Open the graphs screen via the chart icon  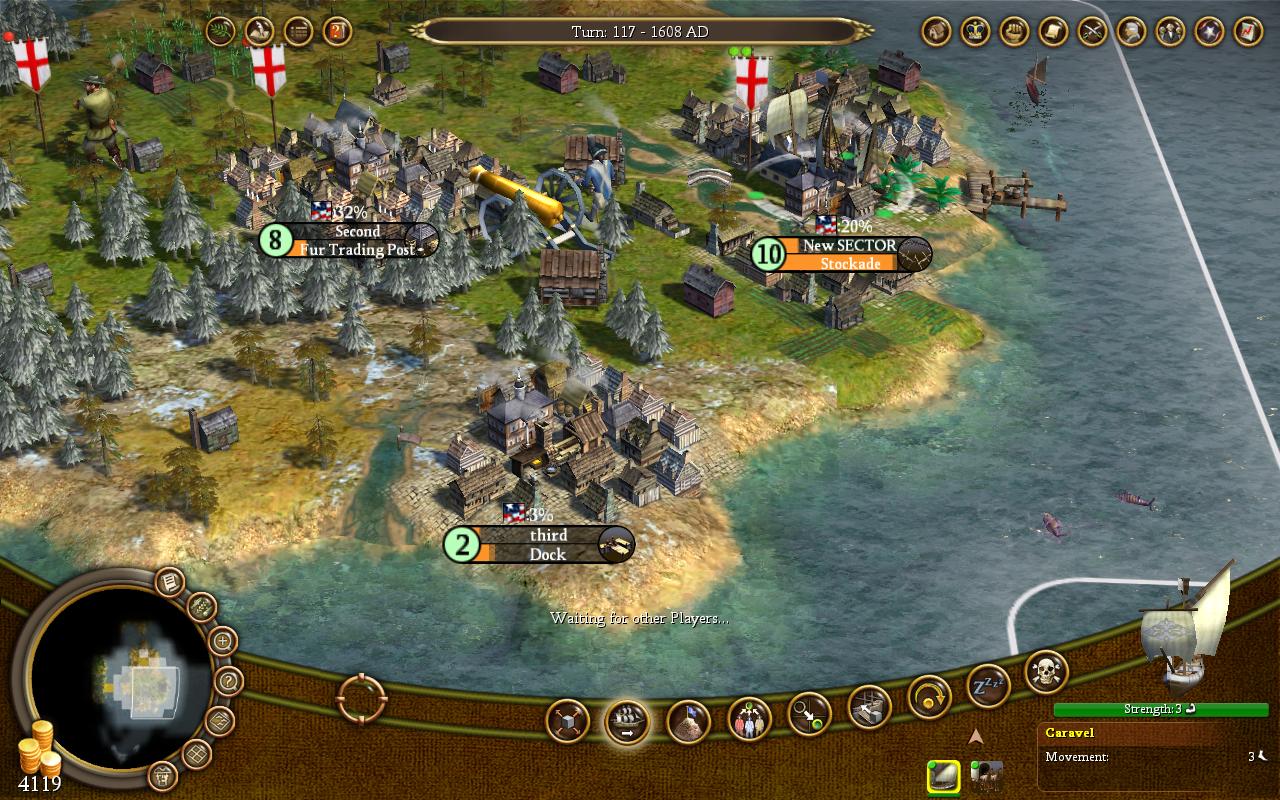(1247, 30)
